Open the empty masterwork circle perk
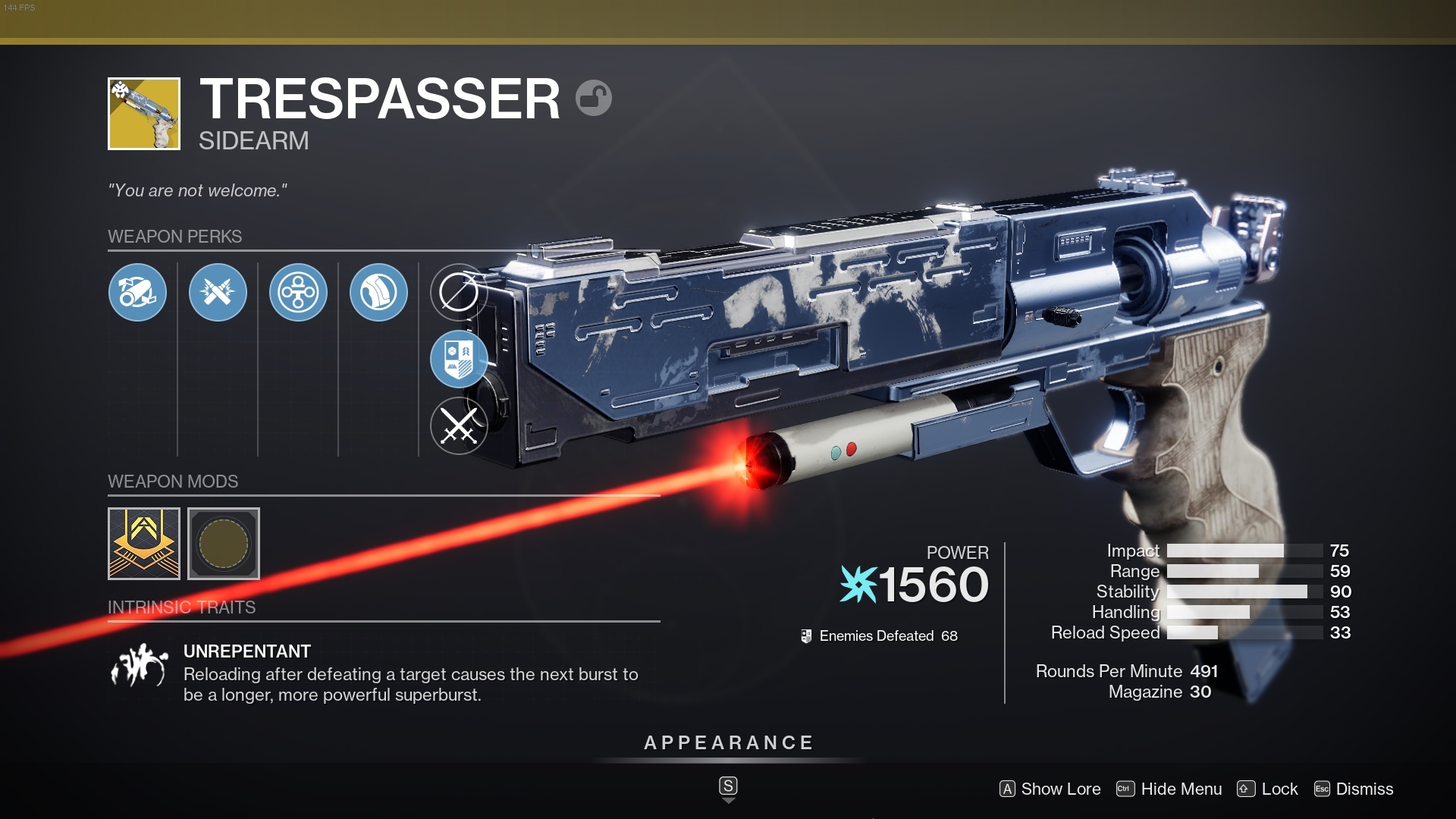The width and height of the screenshot is (1456, 819). pyautogui.click(x=459, y=292)
